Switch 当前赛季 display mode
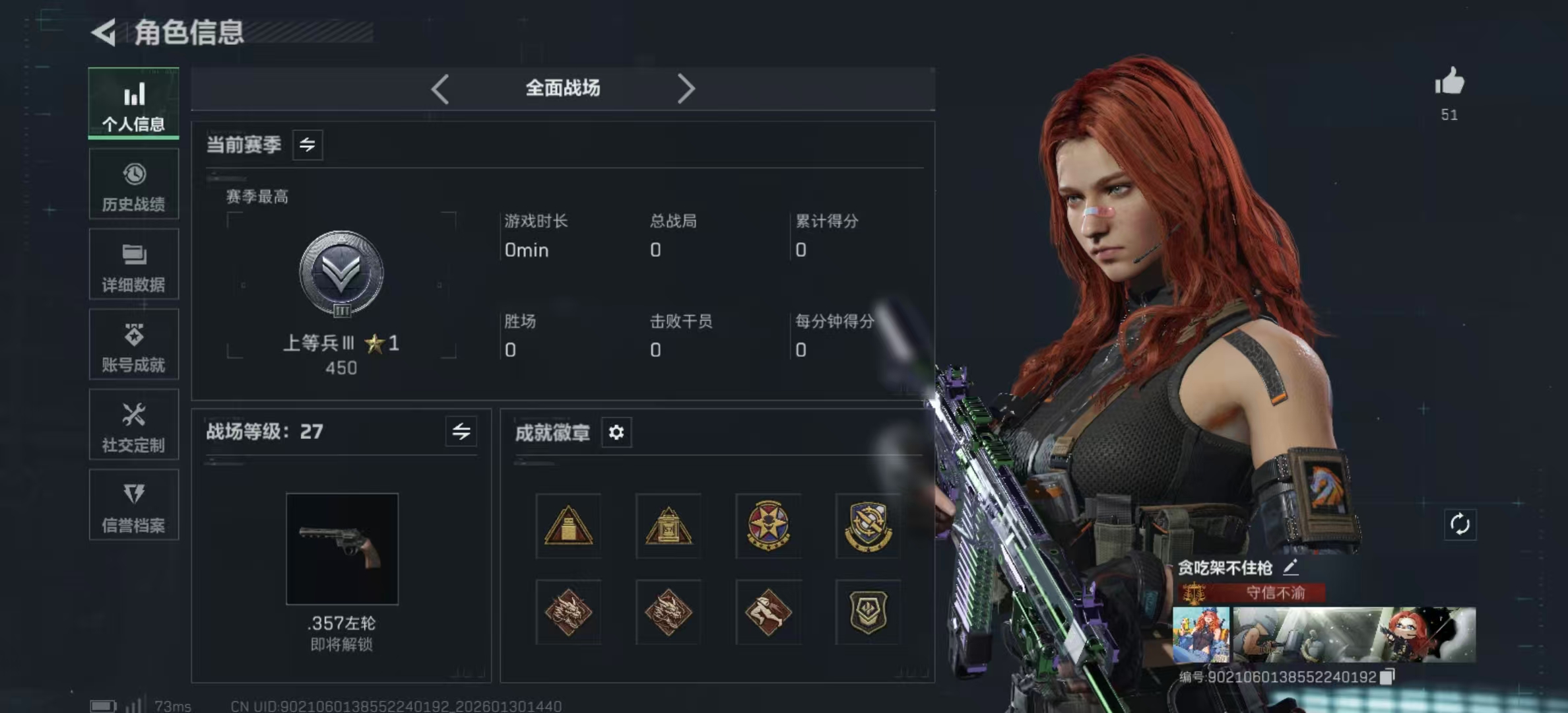1568x713 pixels. click(309, 145)
